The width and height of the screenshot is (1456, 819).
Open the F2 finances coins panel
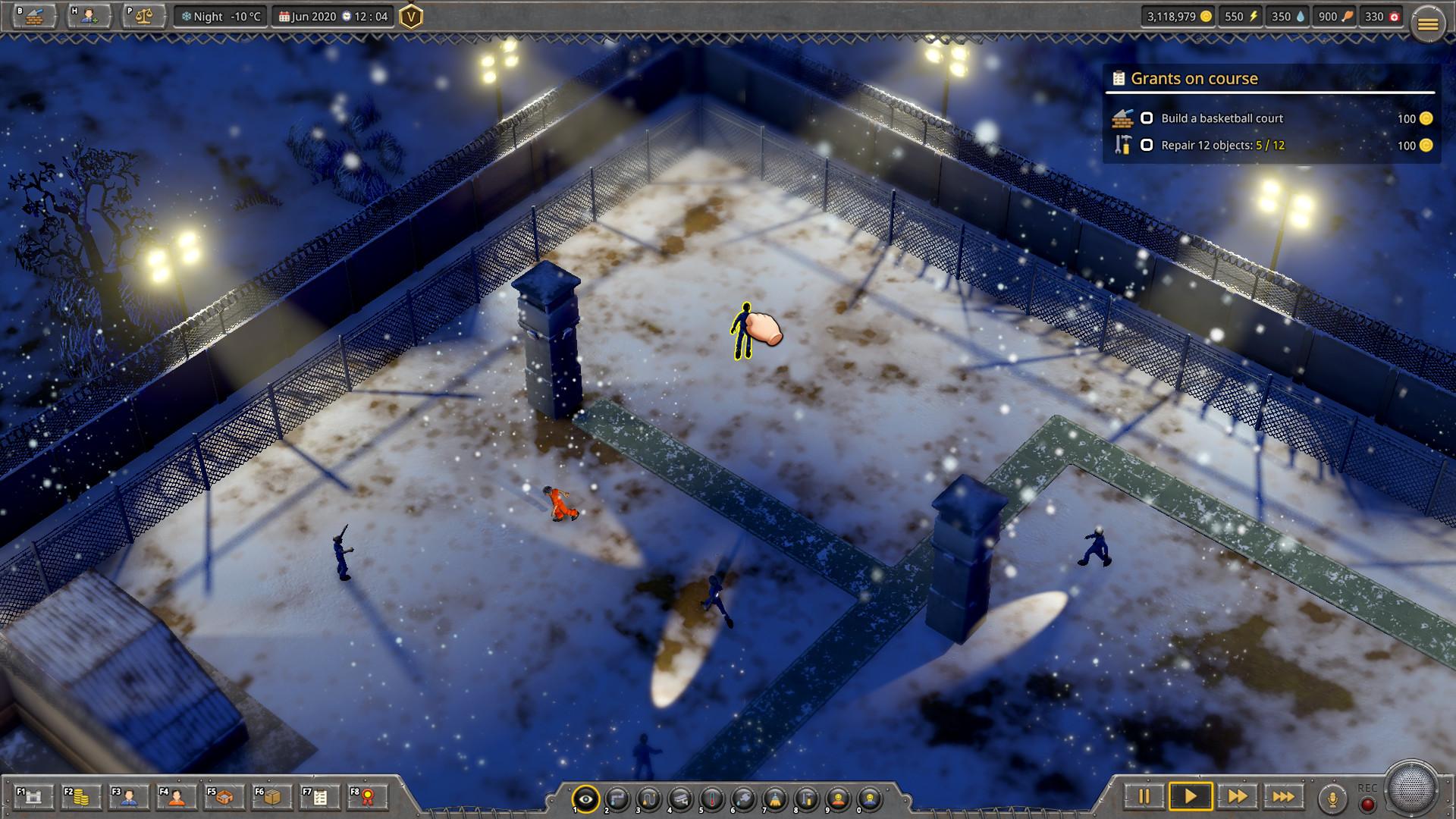80,797
